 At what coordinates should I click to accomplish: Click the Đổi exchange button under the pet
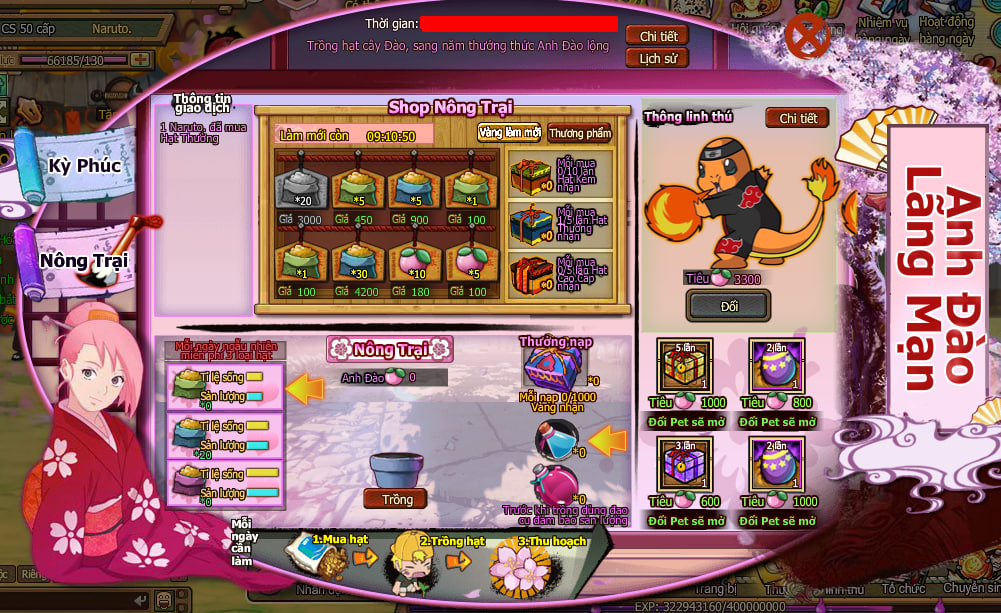729,305
